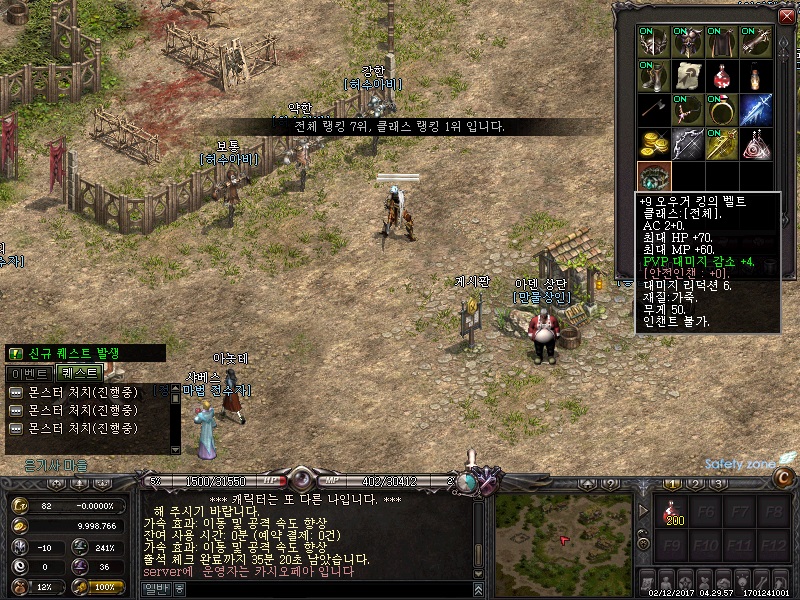Switch to the 퀘스트 quest tab
The height and width of the screenshot is (600, 800).
click(x=80, y=372)
